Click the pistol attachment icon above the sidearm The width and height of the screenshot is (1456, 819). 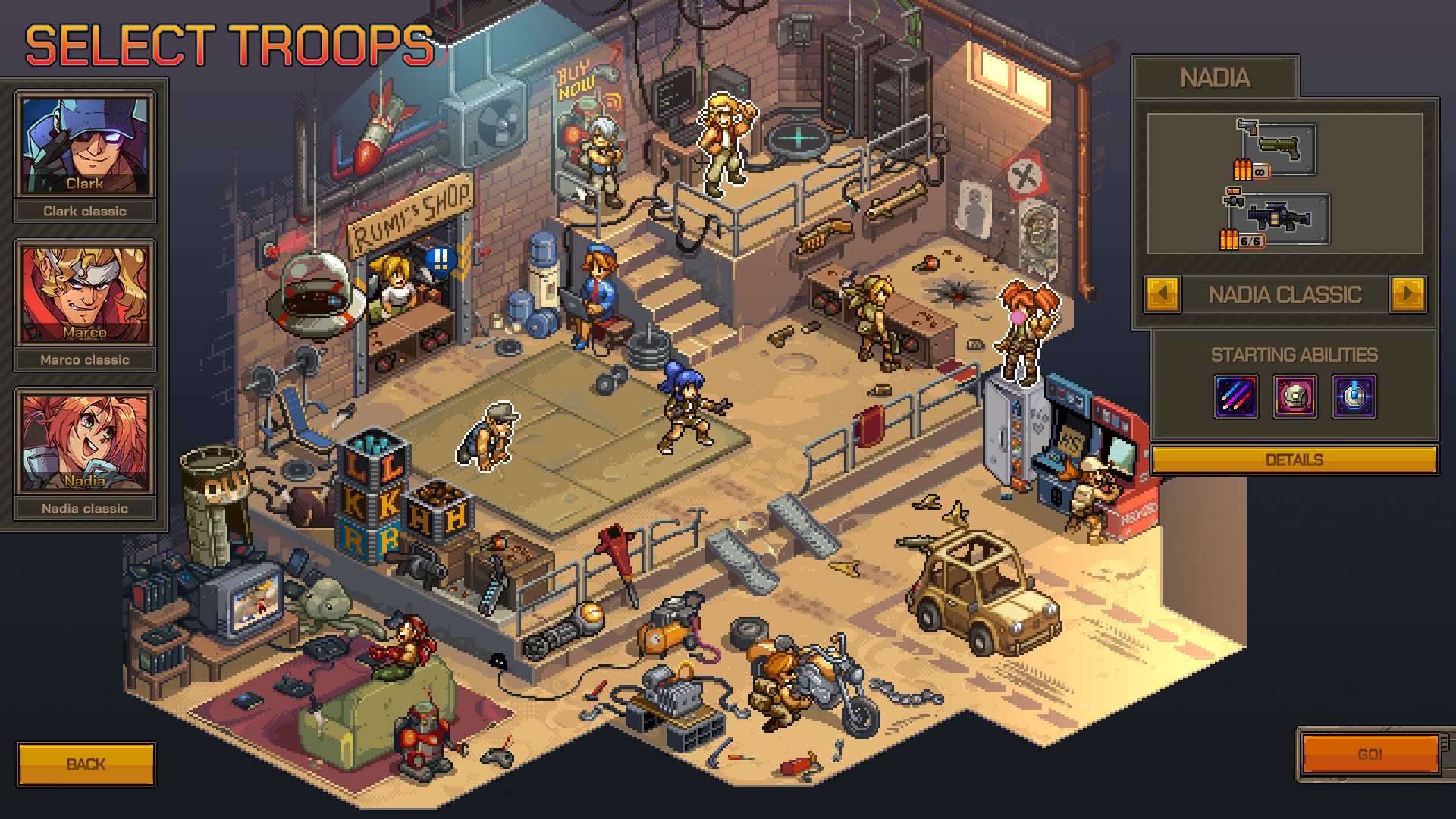point(1247,126)
